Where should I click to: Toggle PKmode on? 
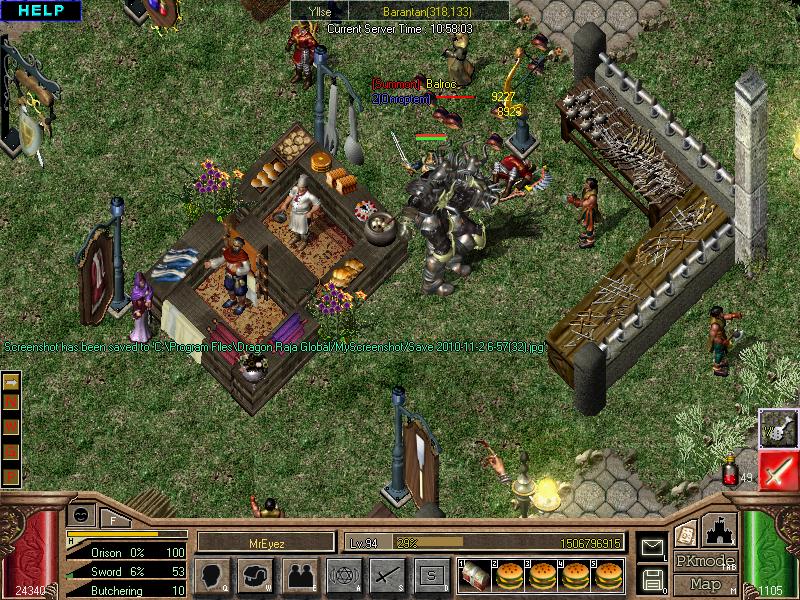click(705, 561)
